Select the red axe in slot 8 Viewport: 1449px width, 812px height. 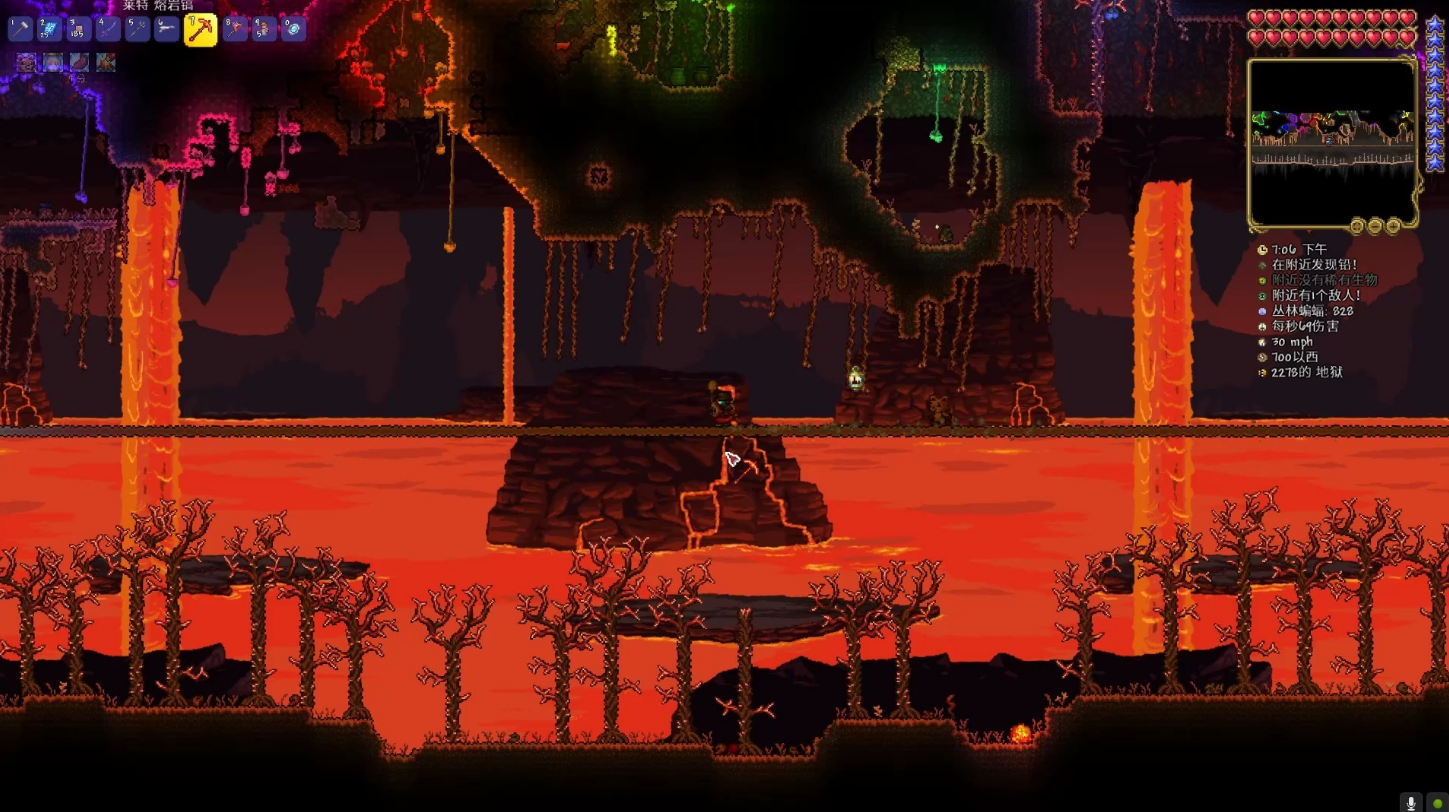point(235,29)
